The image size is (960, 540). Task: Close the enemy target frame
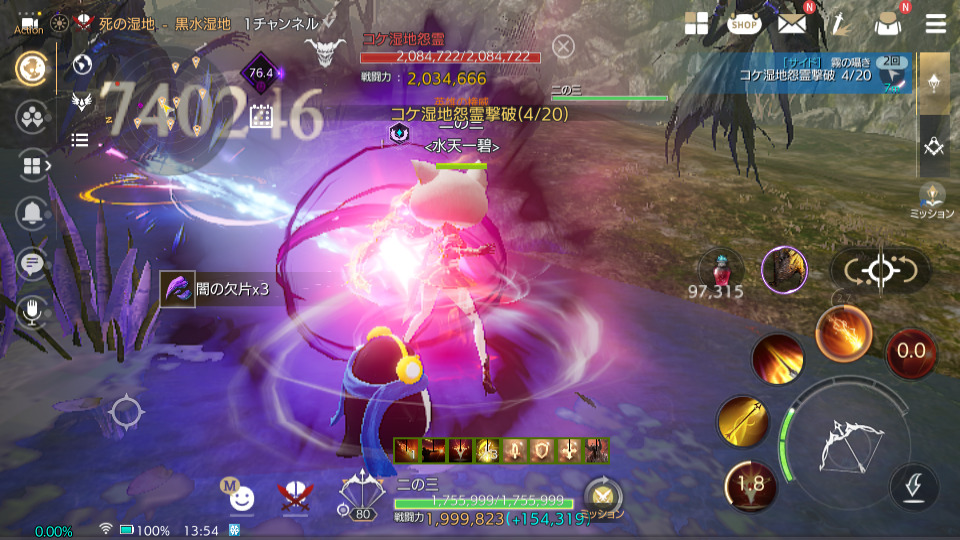[564, 45]
